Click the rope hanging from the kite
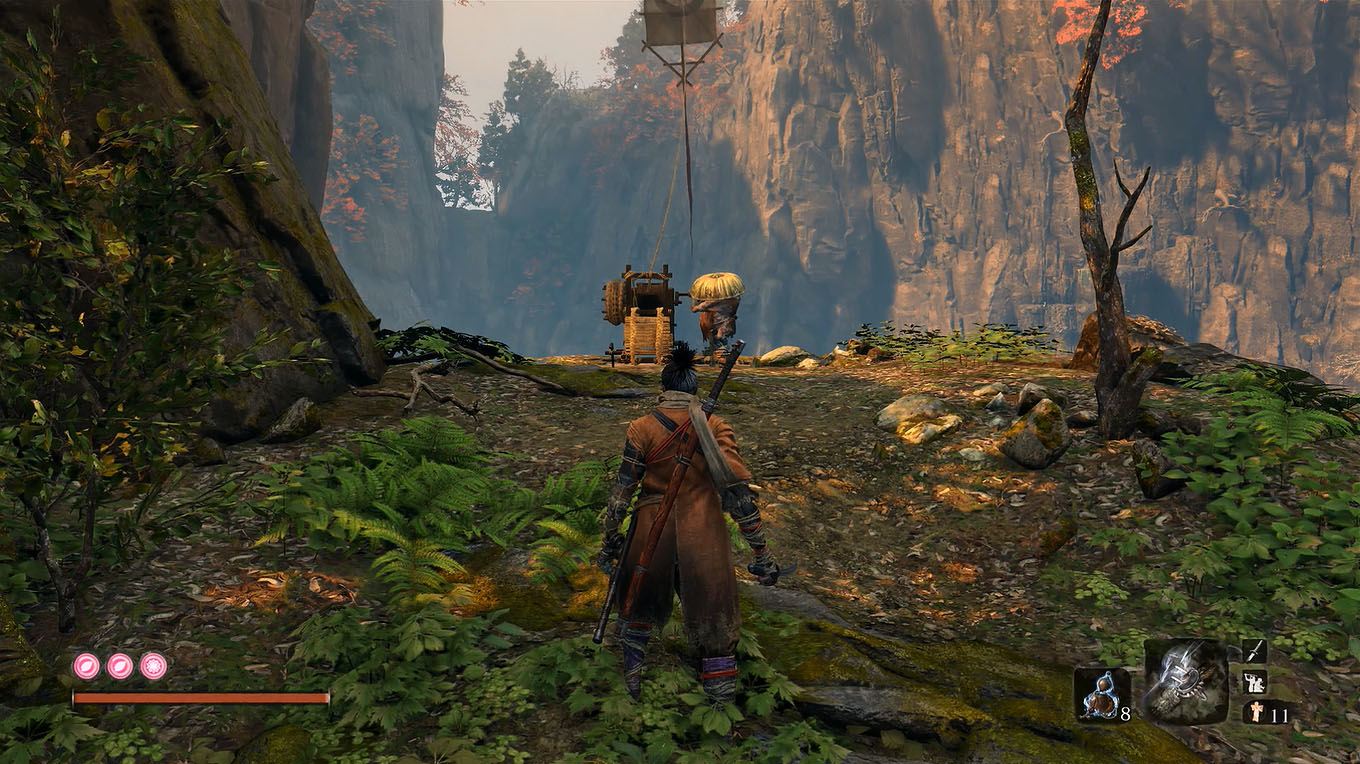The width and height of the screenshot is (1360, 764). pos(690,180)
